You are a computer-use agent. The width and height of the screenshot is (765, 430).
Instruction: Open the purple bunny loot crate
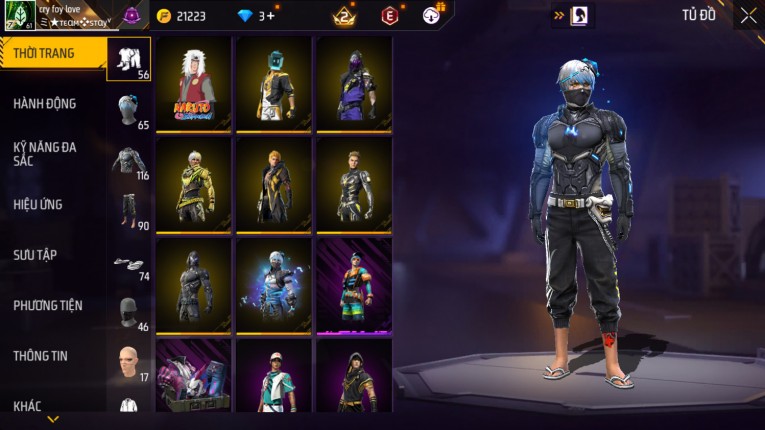(x=194, y=377)
